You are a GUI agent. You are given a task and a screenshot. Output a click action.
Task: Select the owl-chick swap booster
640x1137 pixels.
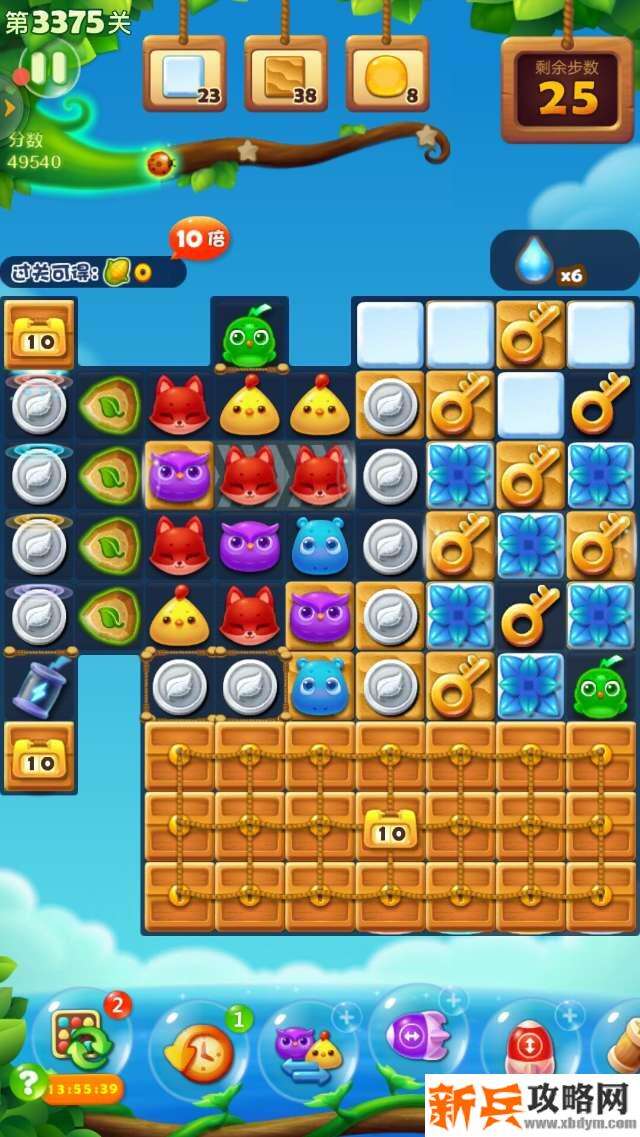(x=307, y=1050)
